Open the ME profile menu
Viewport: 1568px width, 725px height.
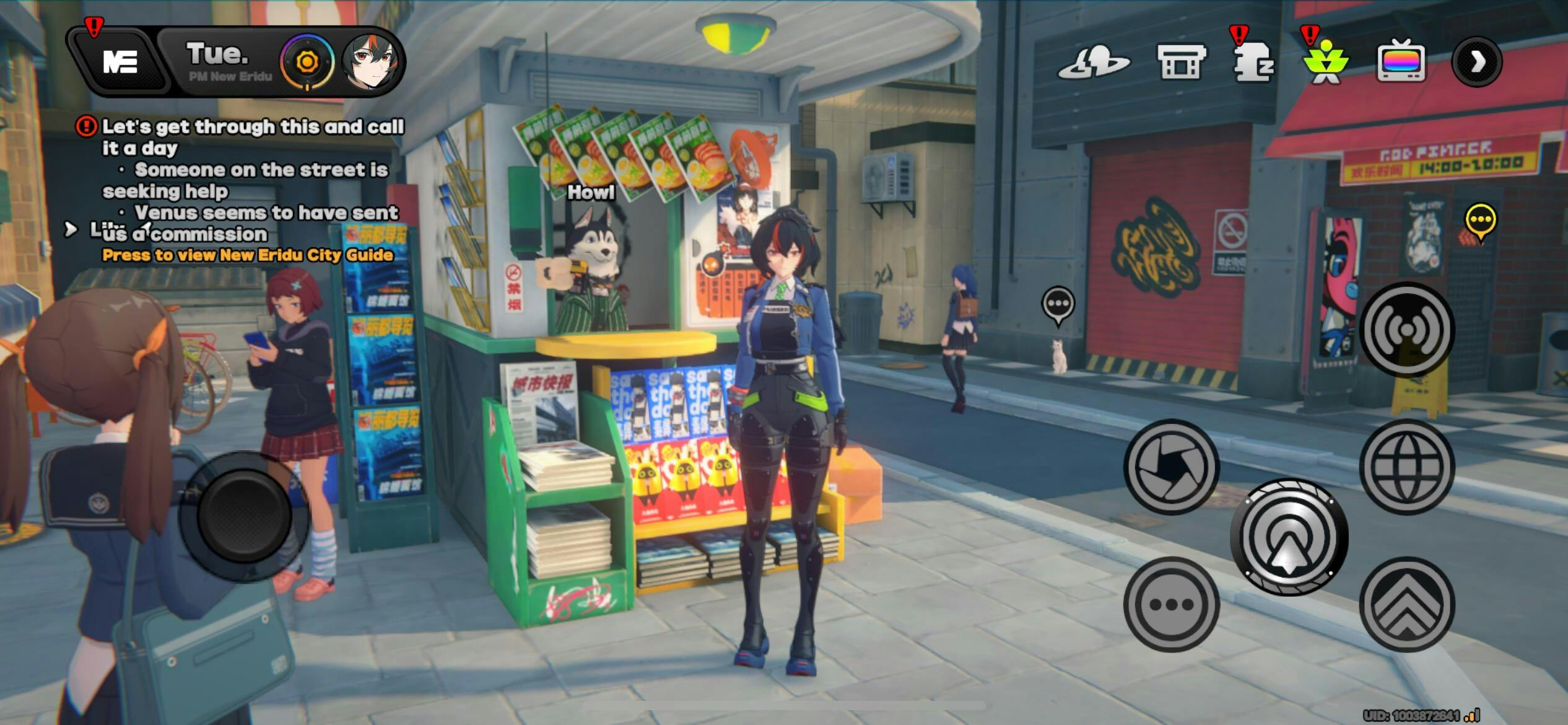click(120, 62)
